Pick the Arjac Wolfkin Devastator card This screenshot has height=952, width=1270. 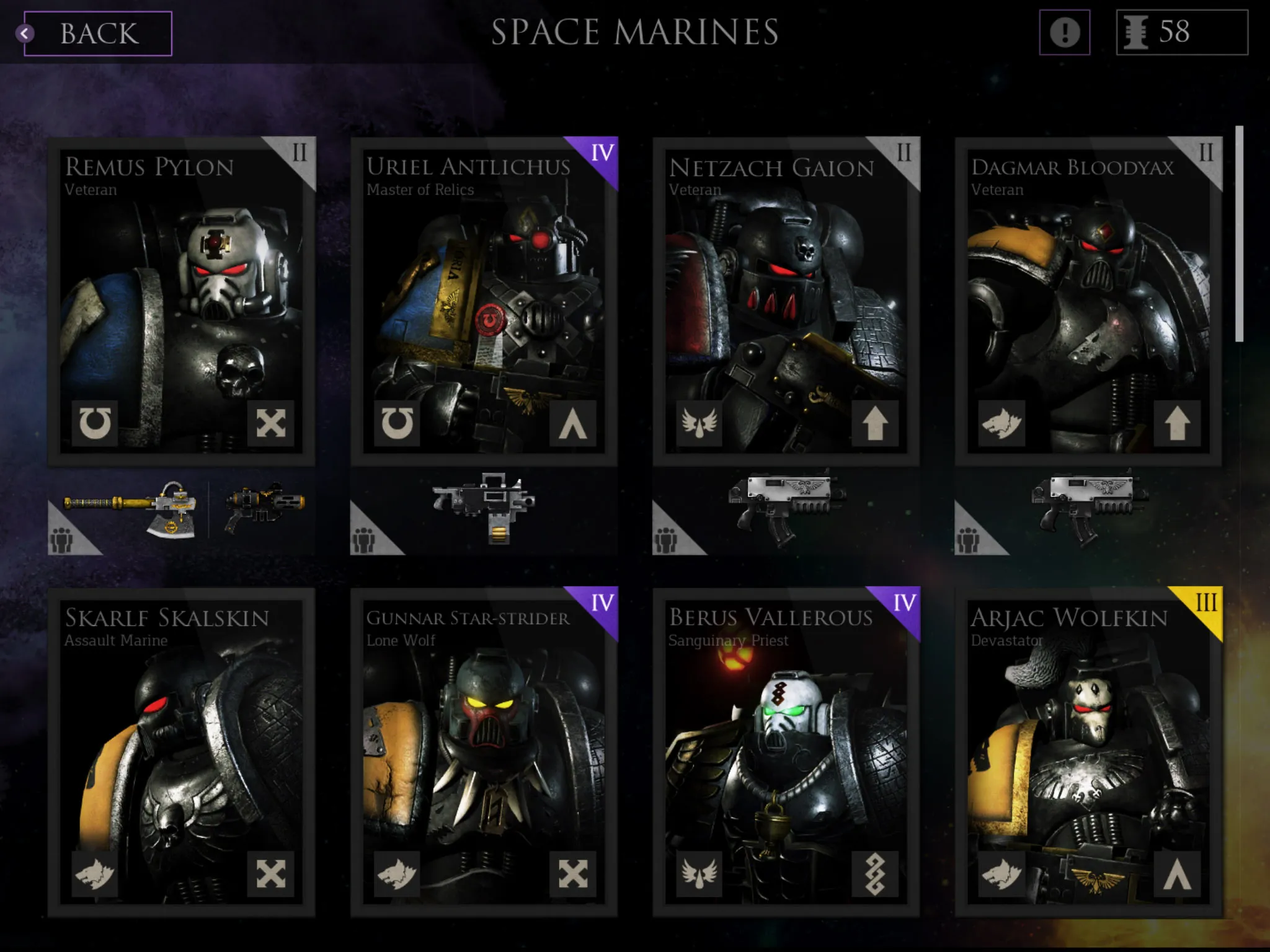point(1088,751)
